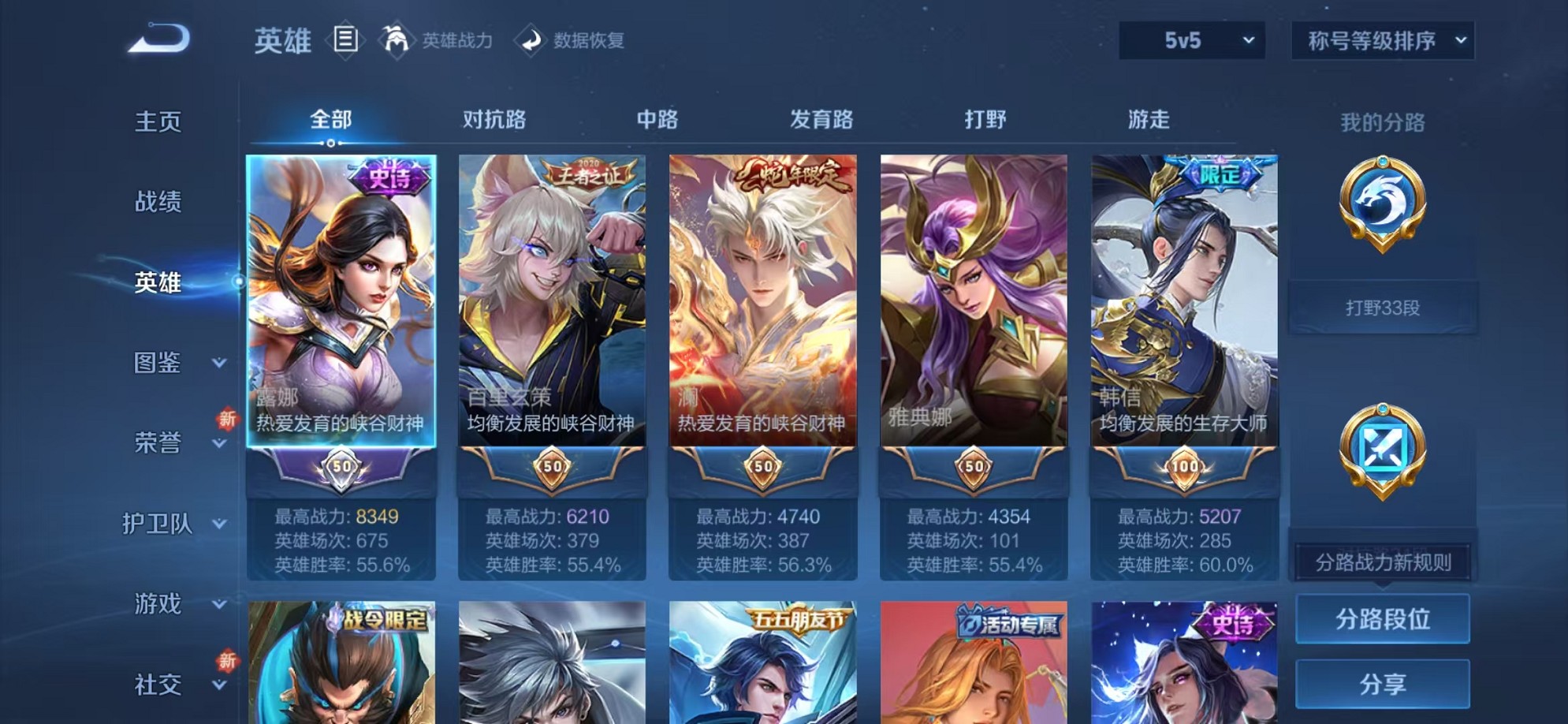
Task: Select 战绩 in the left sidebar
Action: (157, 203)
